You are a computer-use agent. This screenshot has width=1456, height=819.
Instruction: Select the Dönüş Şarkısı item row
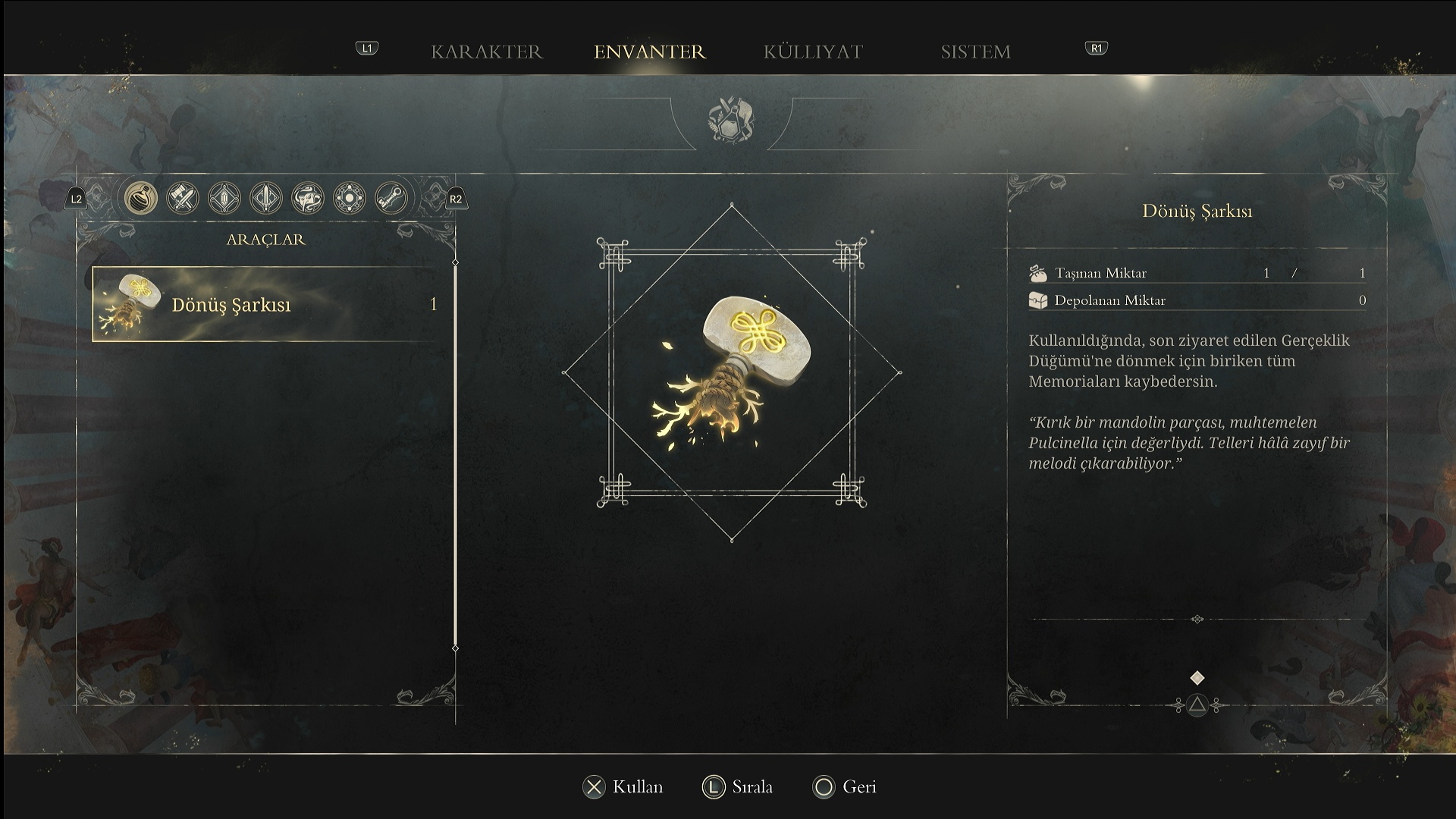click(x=265, y=304)
